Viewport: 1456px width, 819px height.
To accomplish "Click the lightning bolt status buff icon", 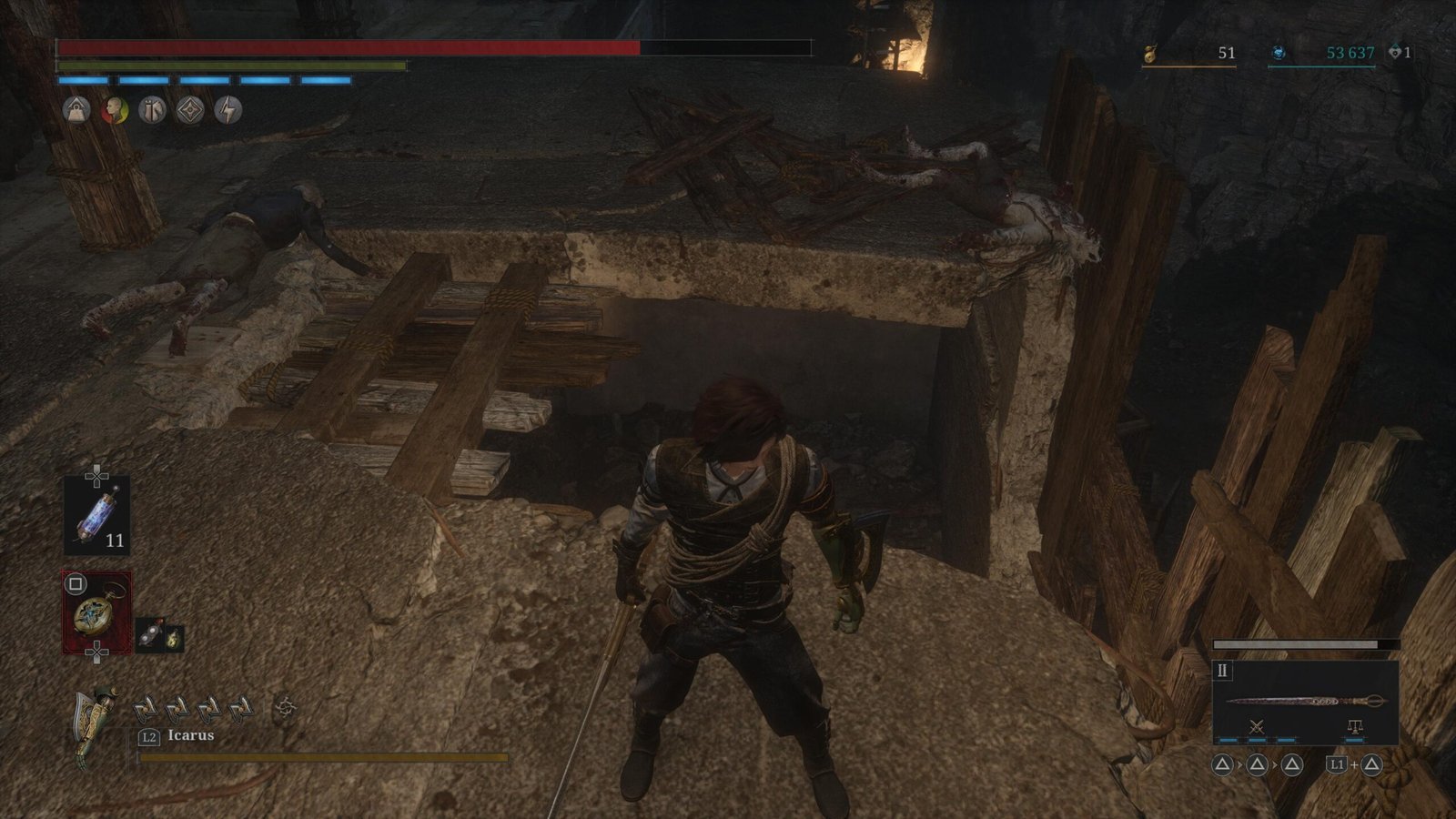I will tap(227, 111).
